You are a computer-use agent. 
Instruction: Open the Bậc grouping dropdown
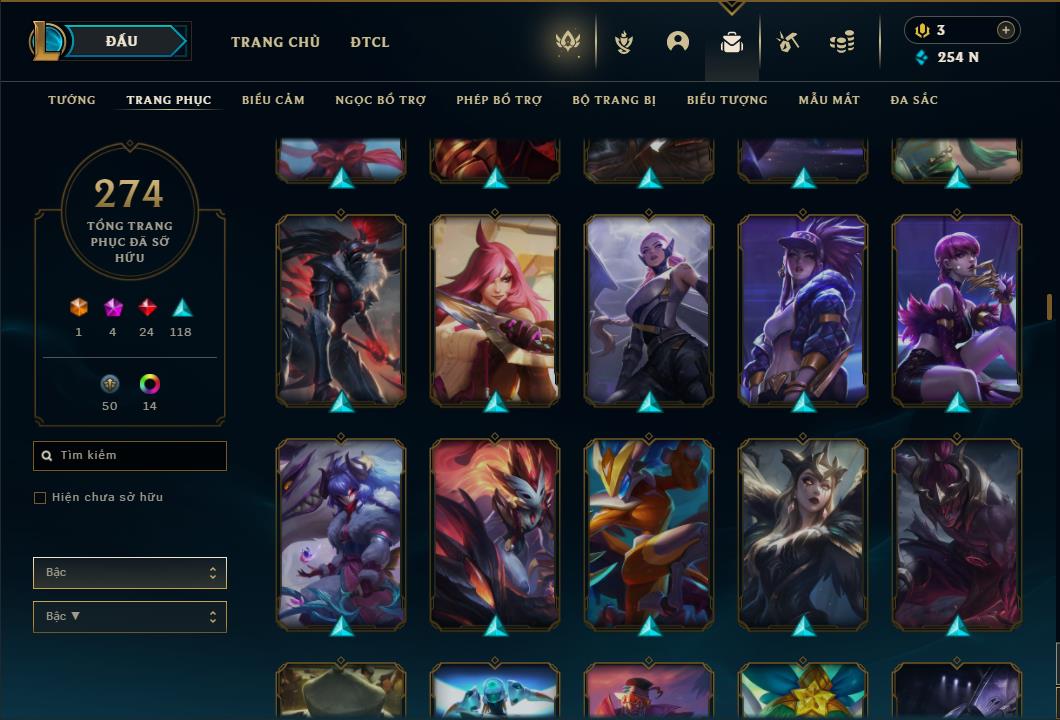pyautogui.click(x=130, y=573)
